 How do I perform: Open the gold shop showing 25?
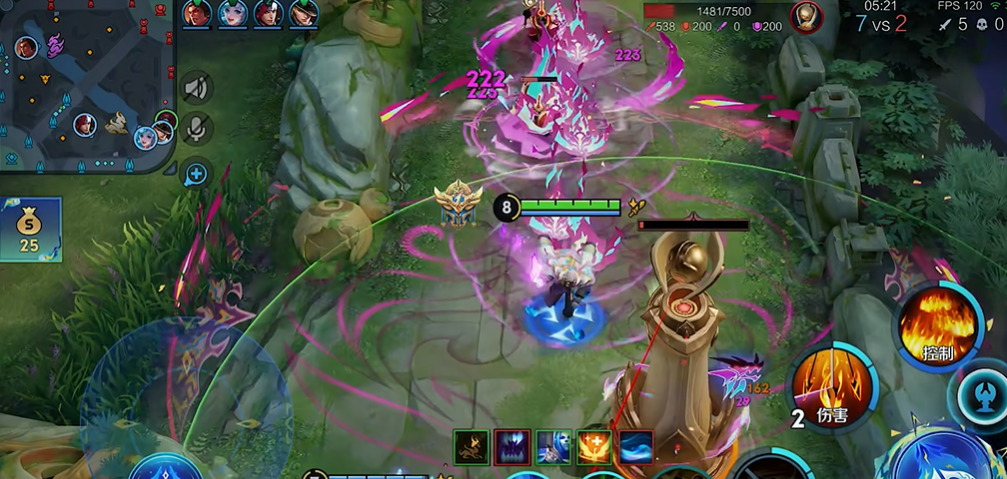30,229
